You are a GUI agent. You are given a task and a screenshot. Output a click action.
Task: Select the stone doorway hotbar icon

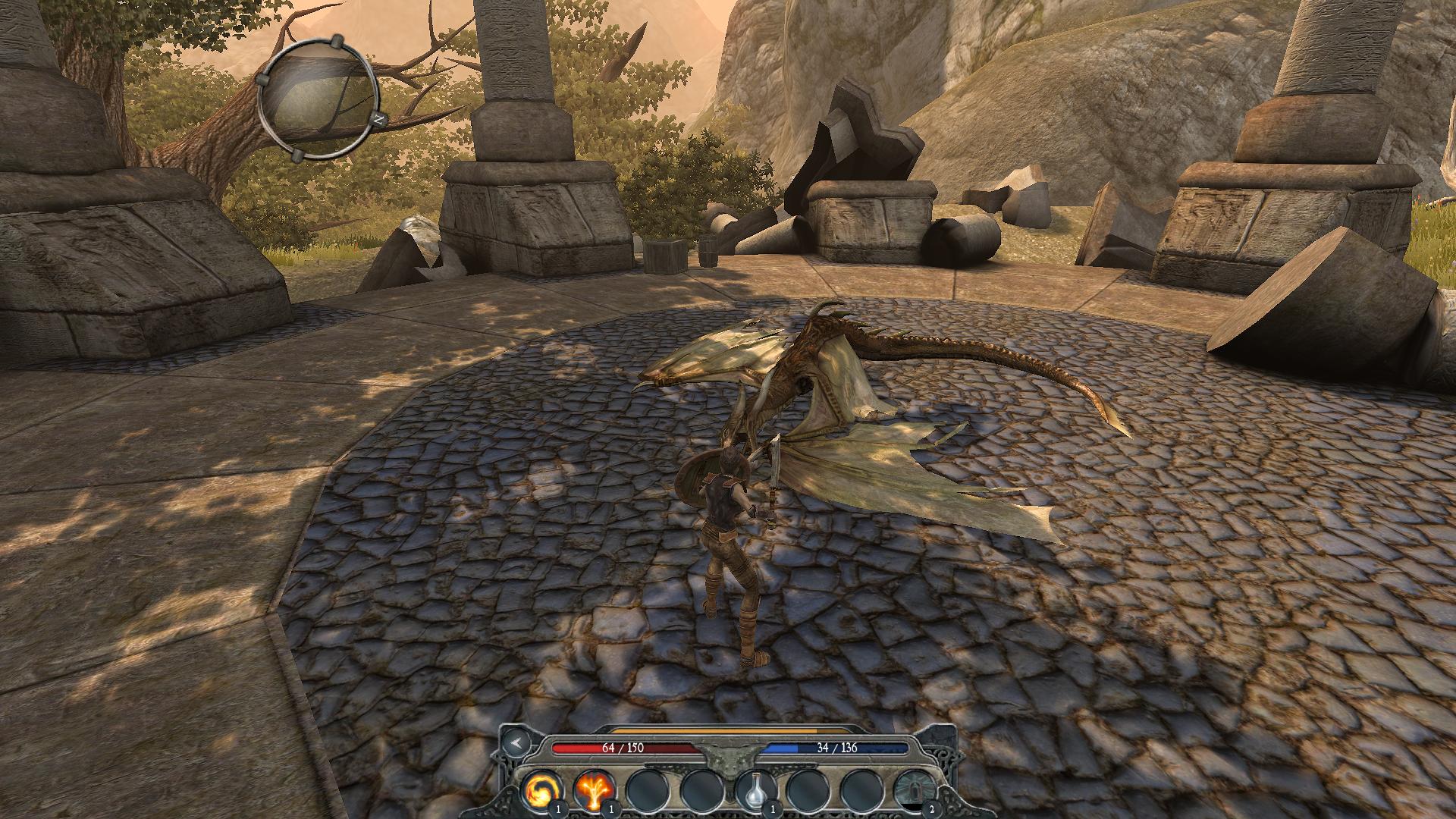coord(913,791)
